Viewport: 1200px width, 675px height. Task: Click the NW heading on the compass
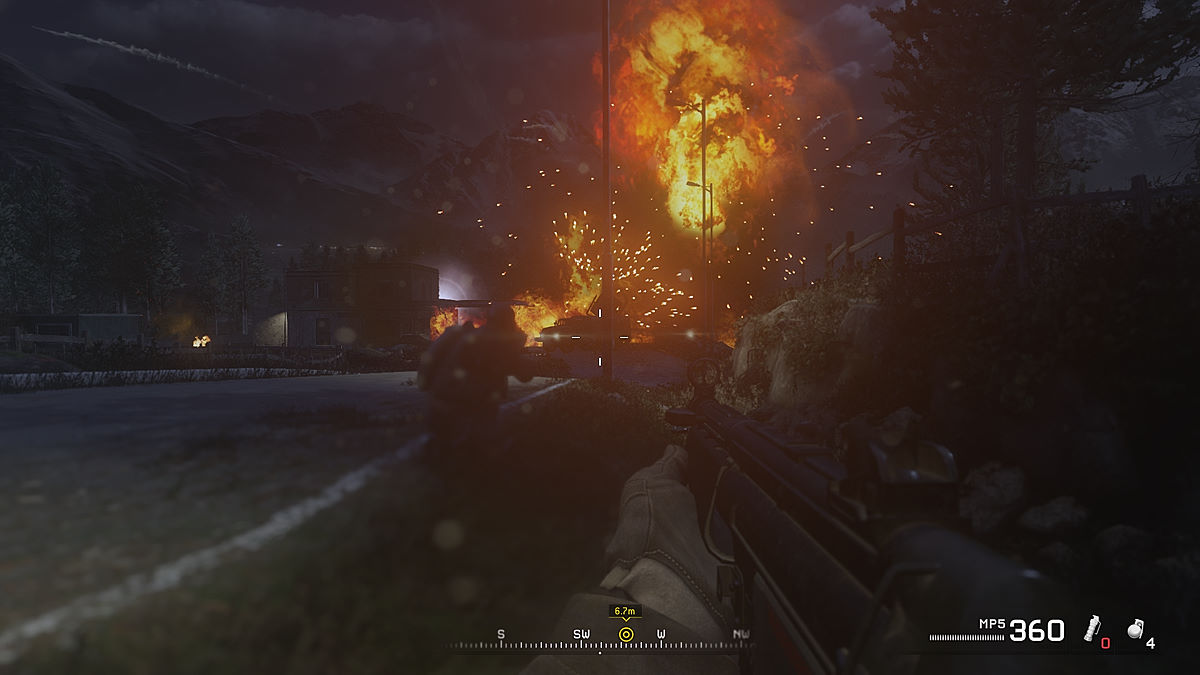click(741, 634)
